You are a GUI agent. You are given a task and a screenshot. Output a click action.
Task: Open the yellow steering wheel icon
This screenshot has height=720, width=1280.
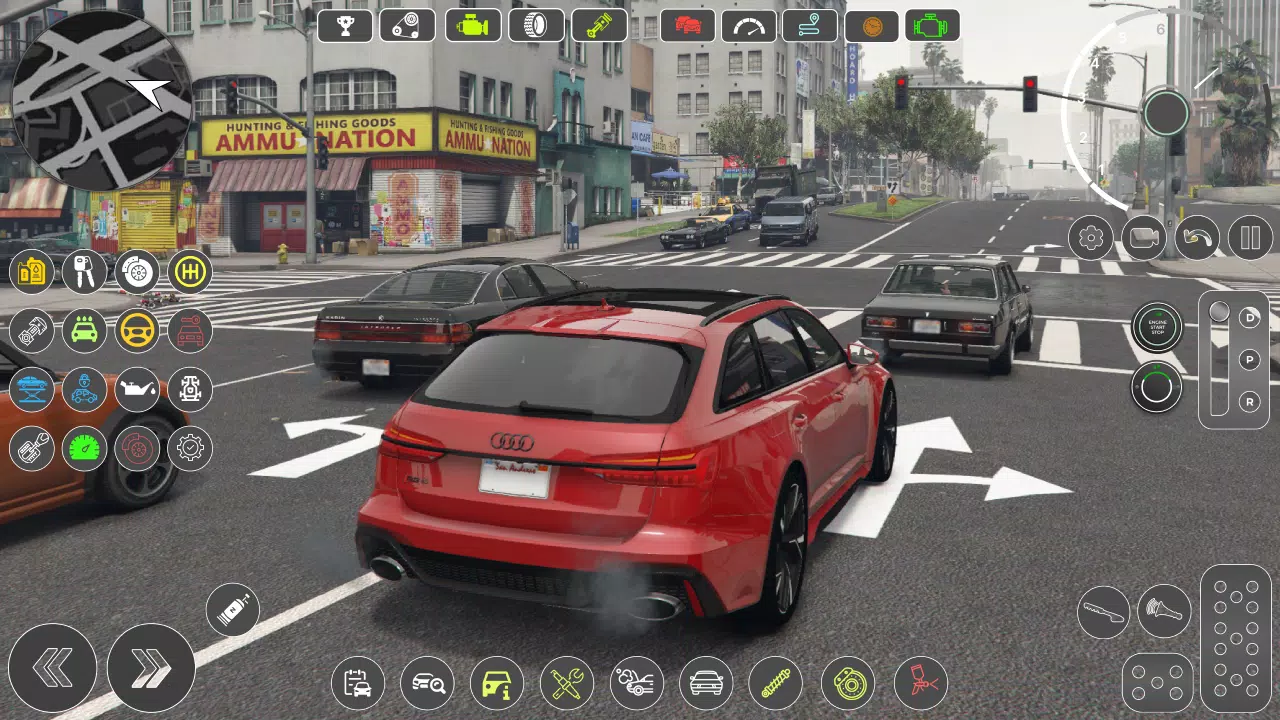136,331
